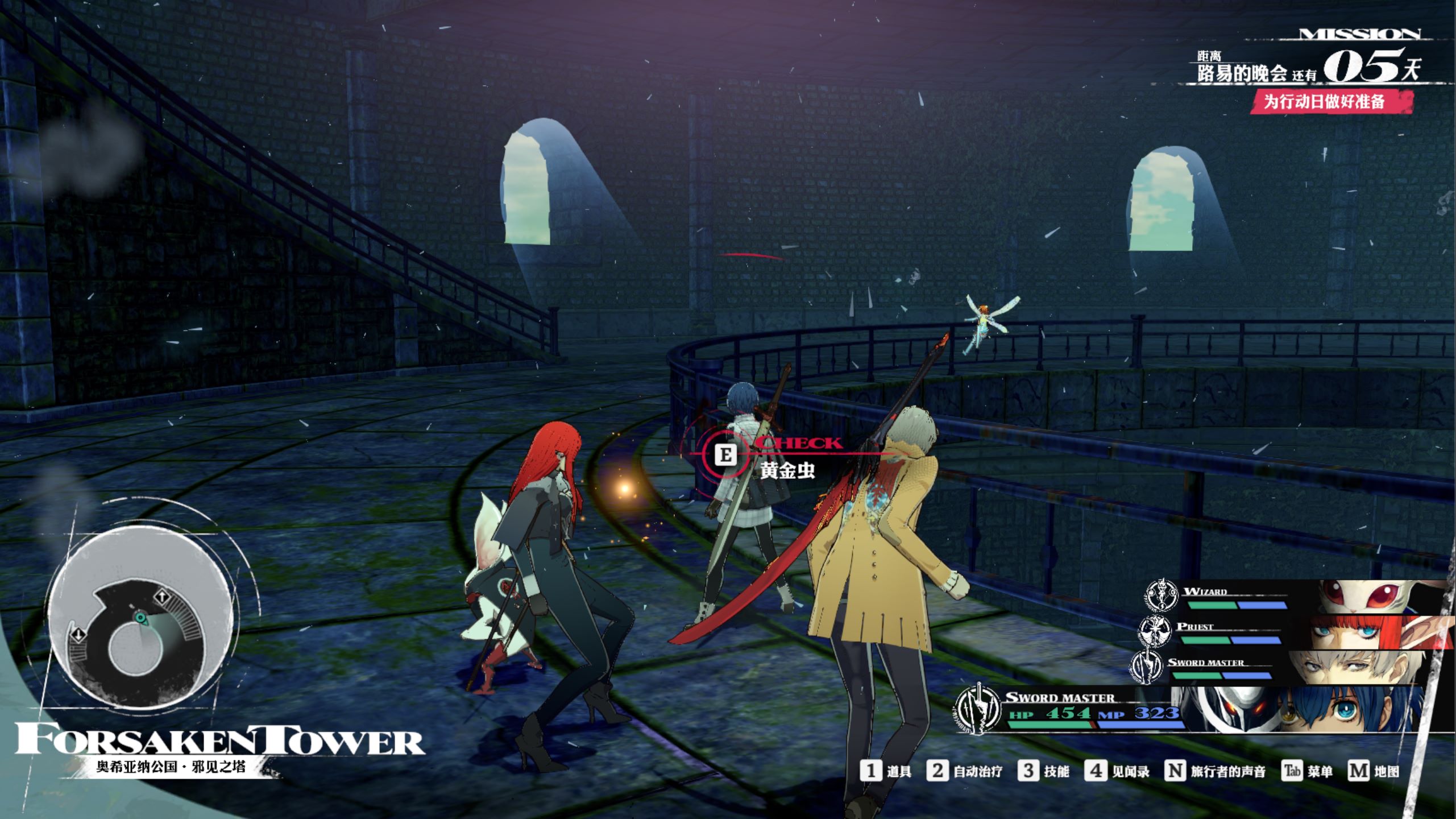The image size is (1456, 819).
Task: Select the Priest party member portrait
Action: (x=1364, y=631)
